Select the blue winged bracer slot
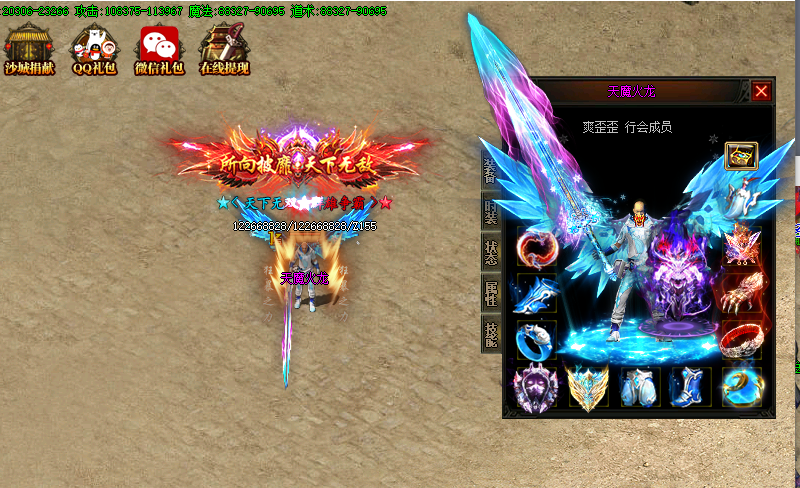This screenshot has height=488, width=800. point(534,294)
